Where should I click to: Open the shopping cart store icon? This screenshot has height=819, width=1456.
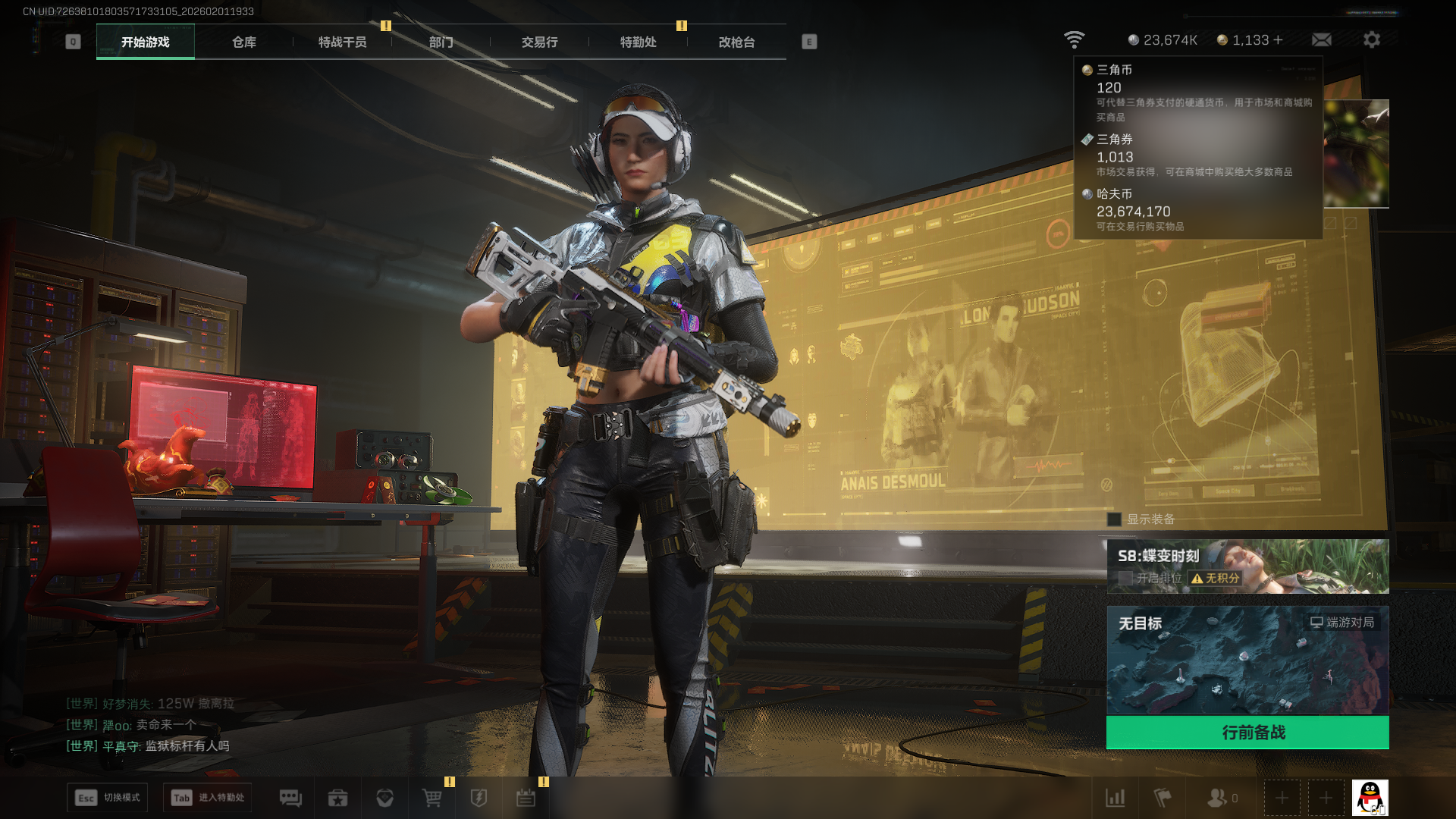click(431, 798)
